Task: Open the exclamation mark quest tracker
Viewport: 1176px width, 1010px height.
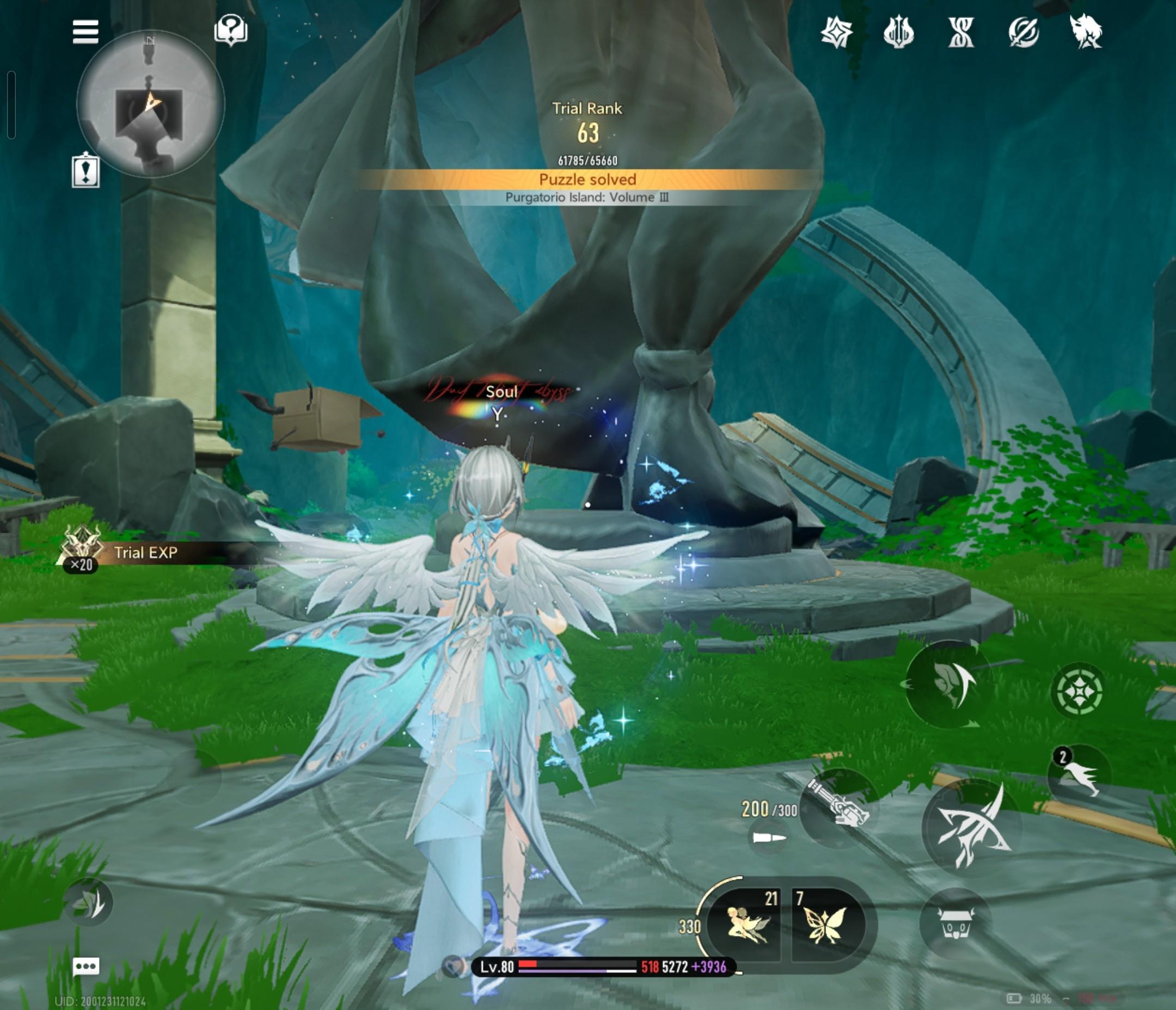Action: point(85,171)
